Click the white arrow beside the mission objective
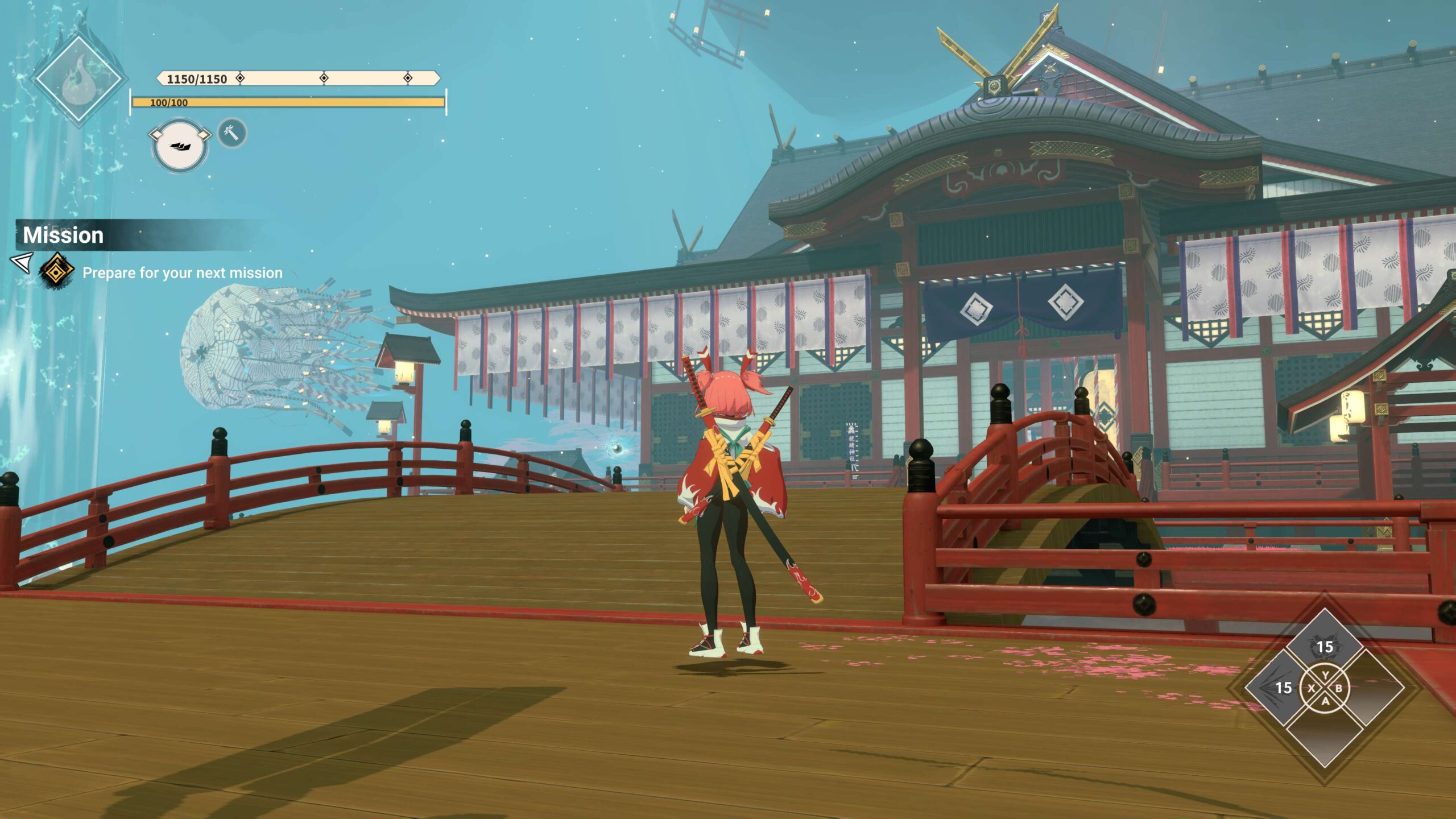The image size is (1456, 819). click(x=22, y=263)
